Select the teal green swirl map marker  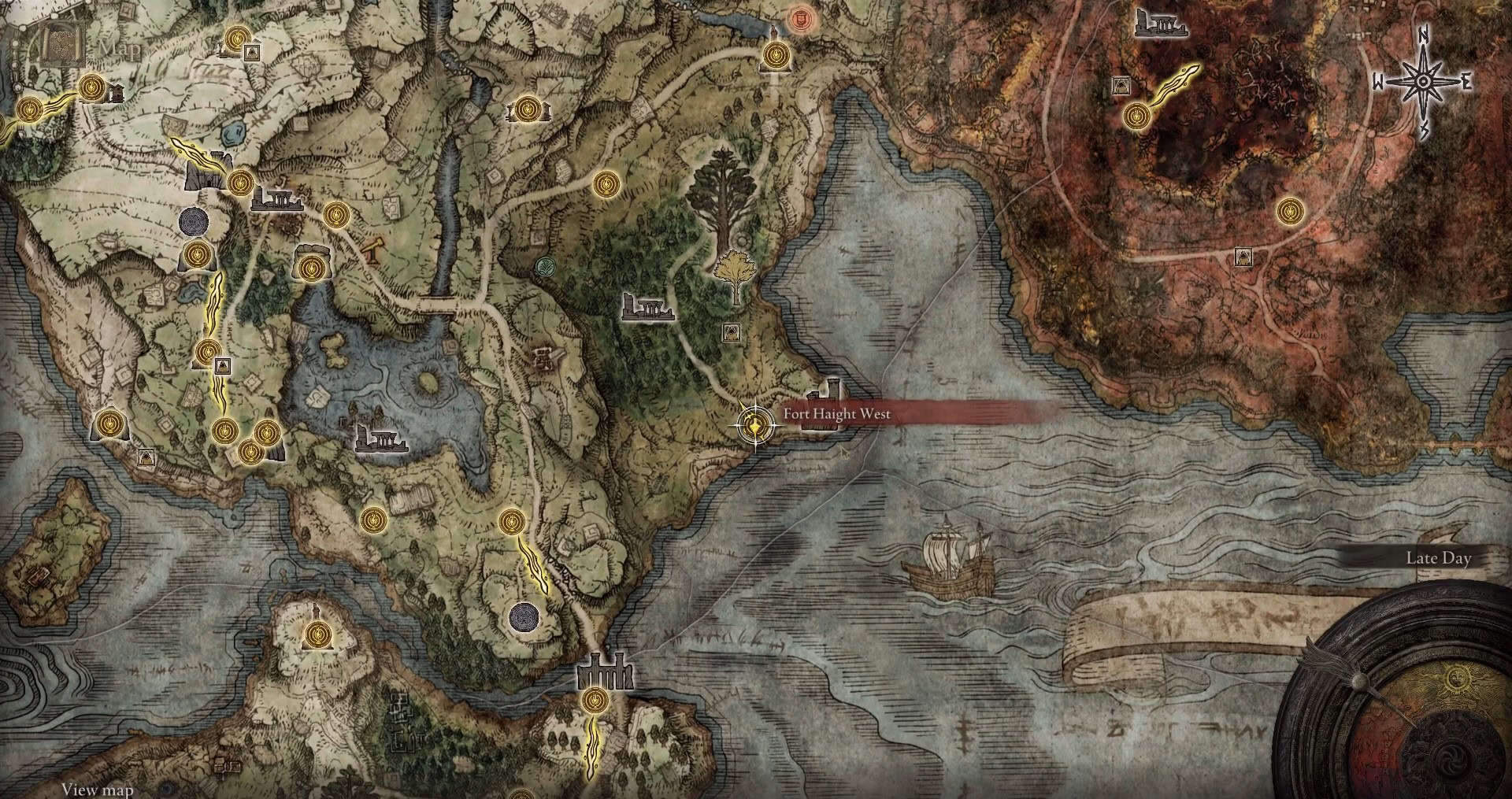pyautogui.click(x=544, y=268)
